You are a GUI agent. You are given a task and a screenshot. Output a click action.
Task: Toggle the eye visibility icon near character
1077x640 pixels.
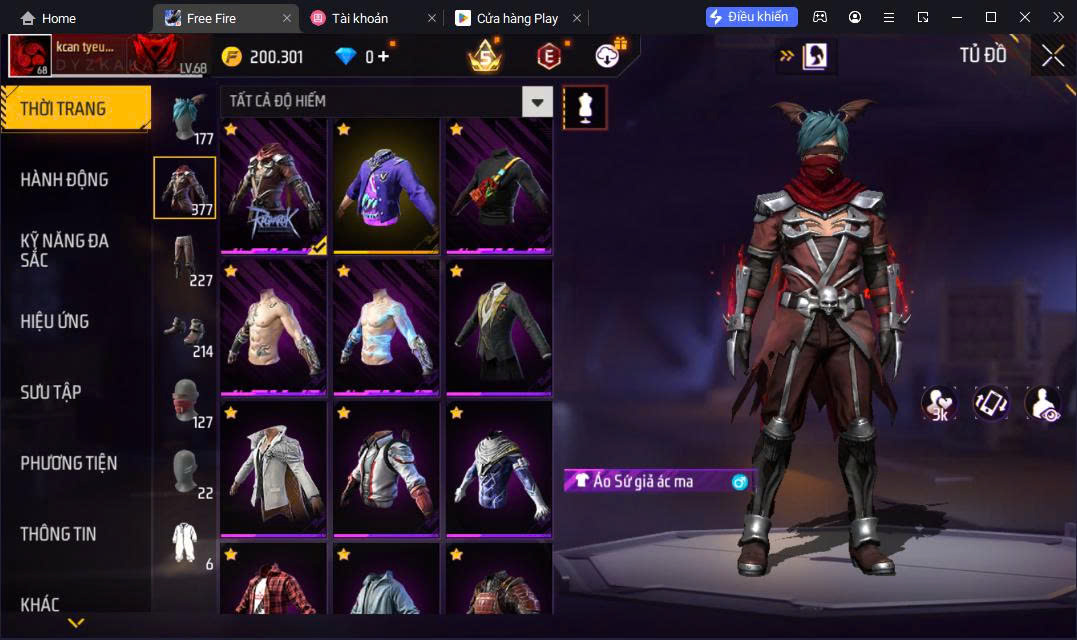(1042, 403)
